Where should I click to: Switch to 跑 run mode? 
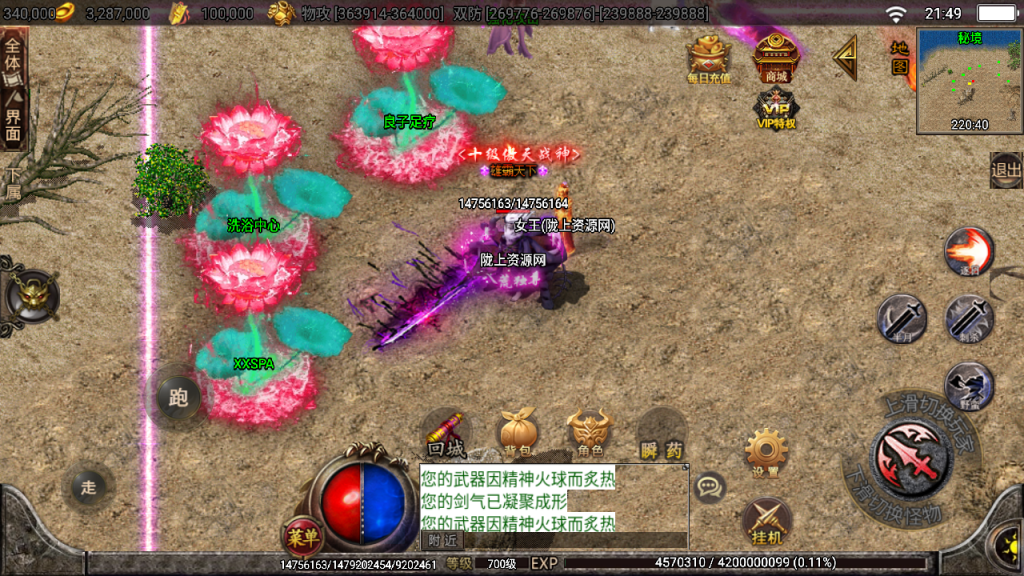179,398
